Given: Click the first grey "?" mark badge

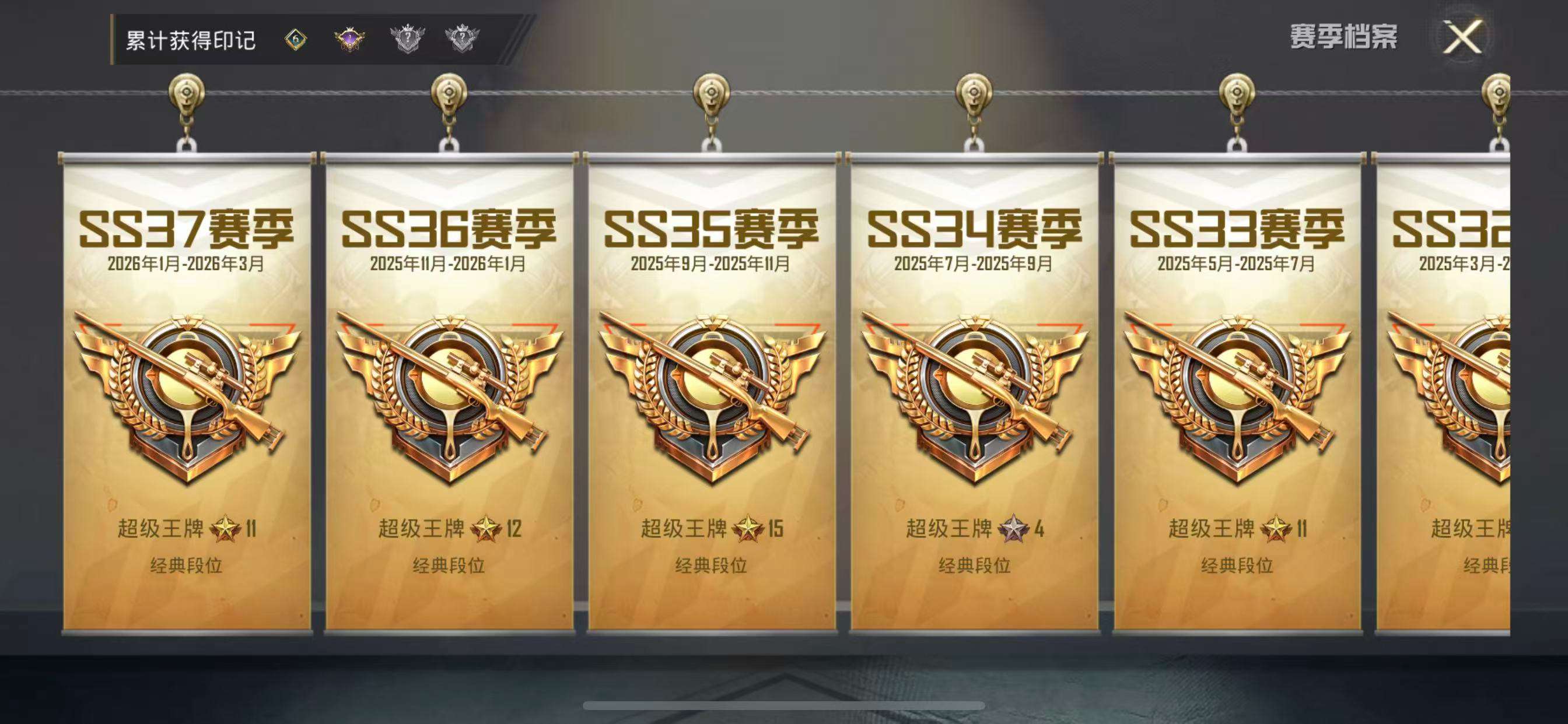Looking at the screenshot, I should 409,38.
